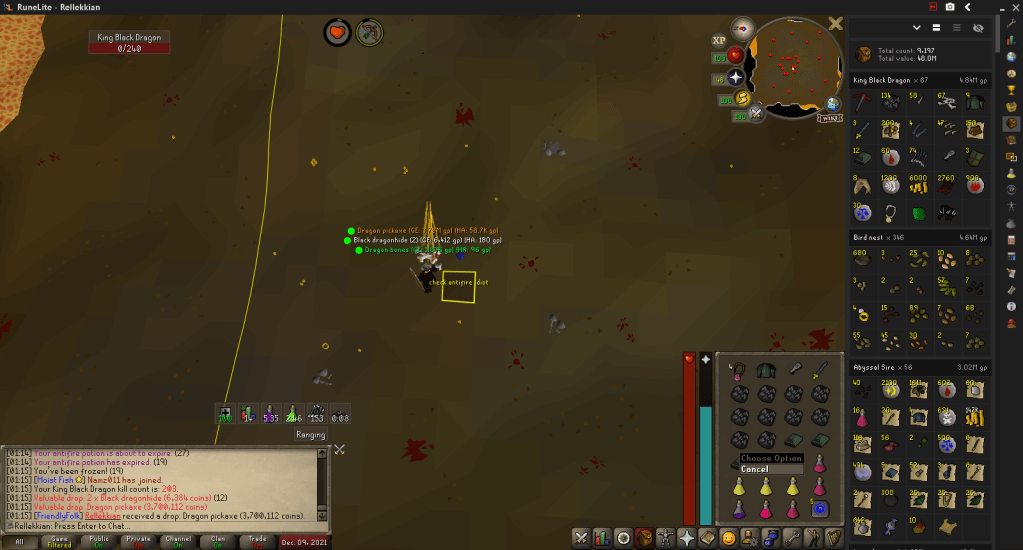Toggle the run energy orb
Viewport: 1023px width, 550px height.
743,98
